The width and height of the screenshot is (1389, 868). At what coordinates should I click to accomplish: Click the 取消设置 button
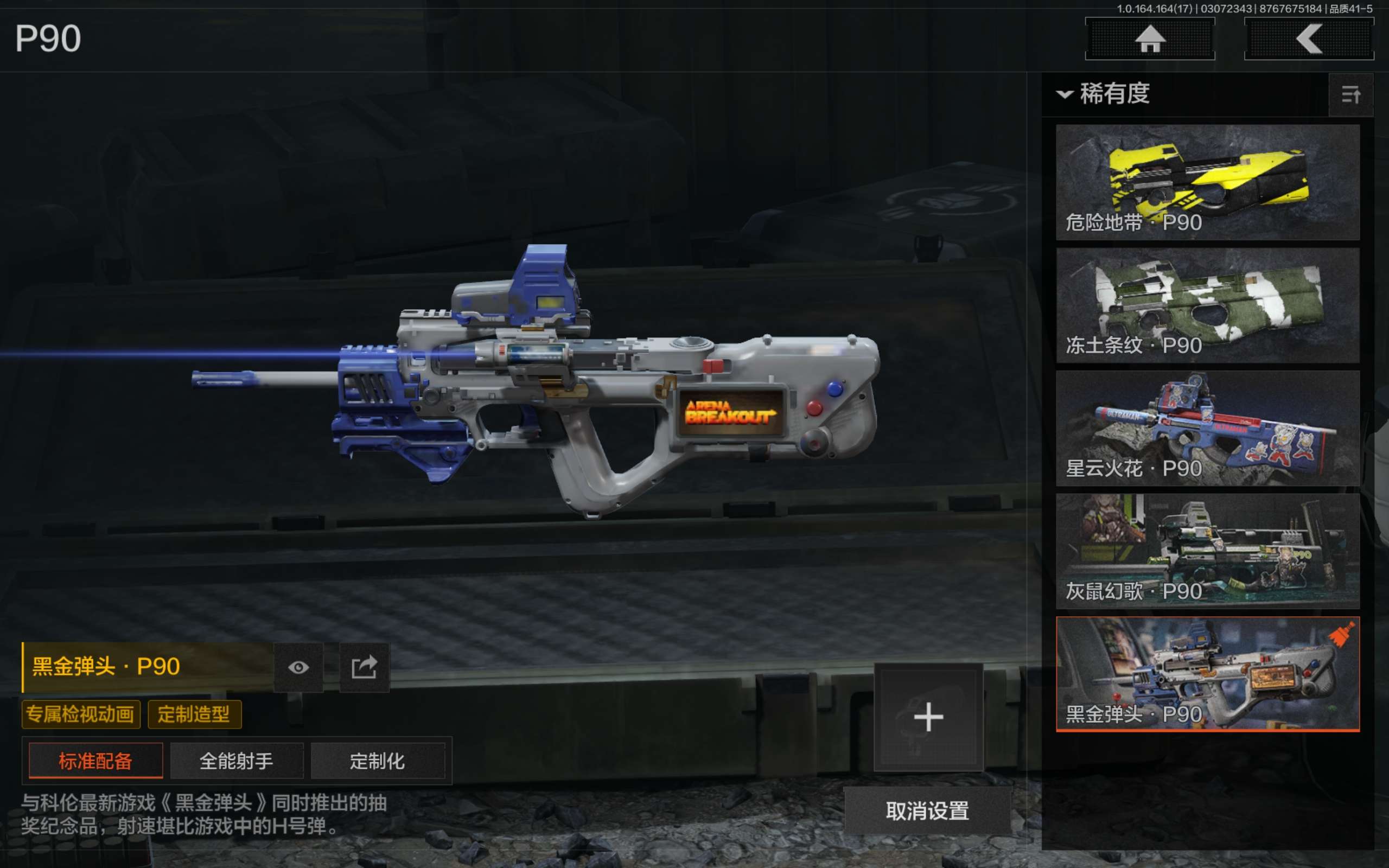coord(927,810)
